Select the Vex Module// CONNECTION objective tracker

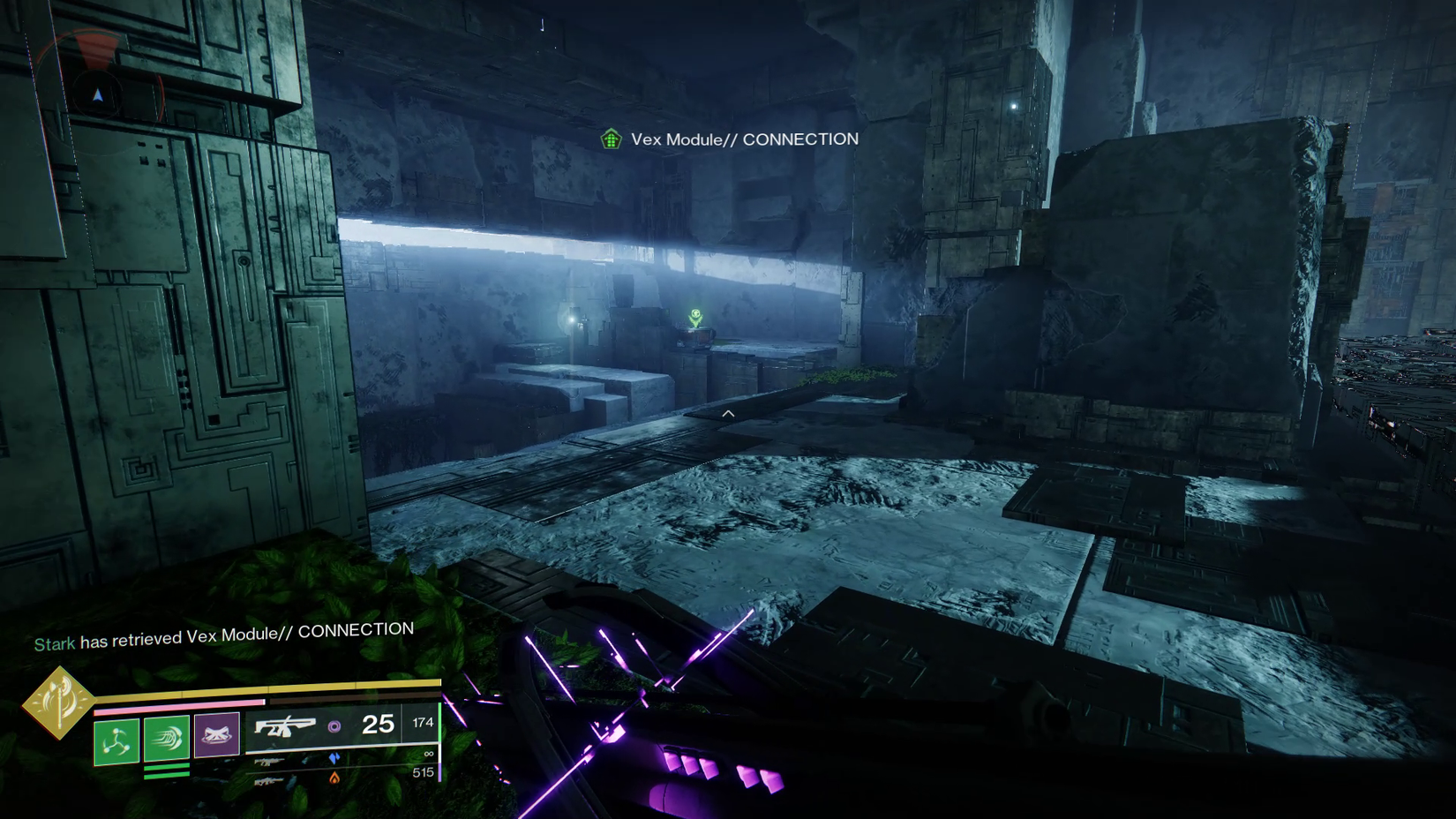(732, 139)
